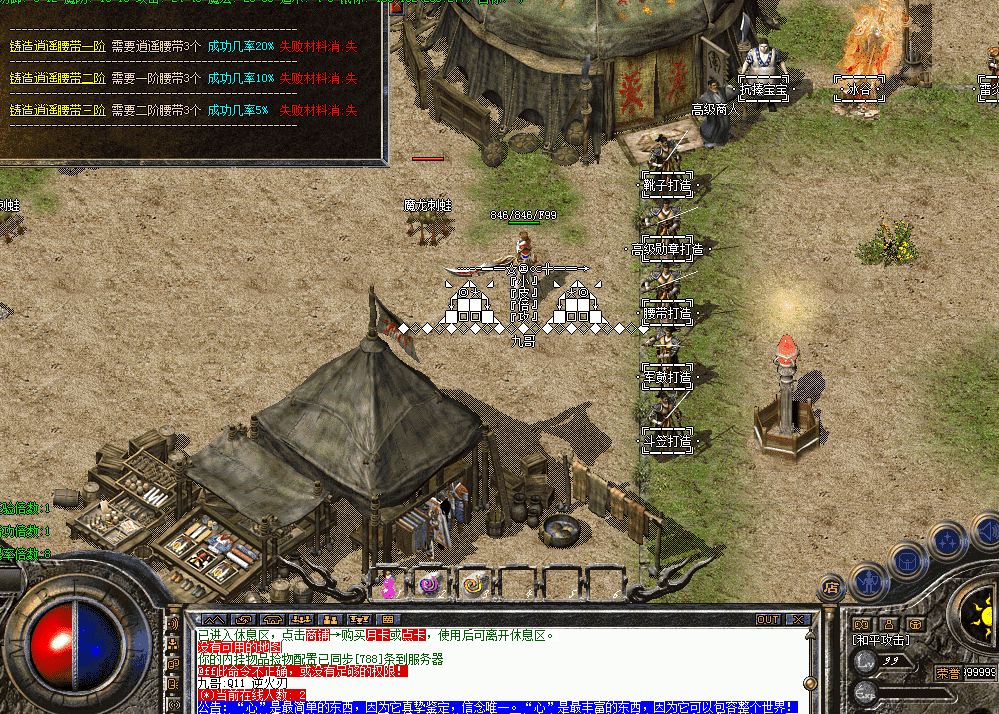Screen dimensions: 999x714
Task: Choose the 铸造逍遥腰带一阶 forging option
Action: click(57, 47)
